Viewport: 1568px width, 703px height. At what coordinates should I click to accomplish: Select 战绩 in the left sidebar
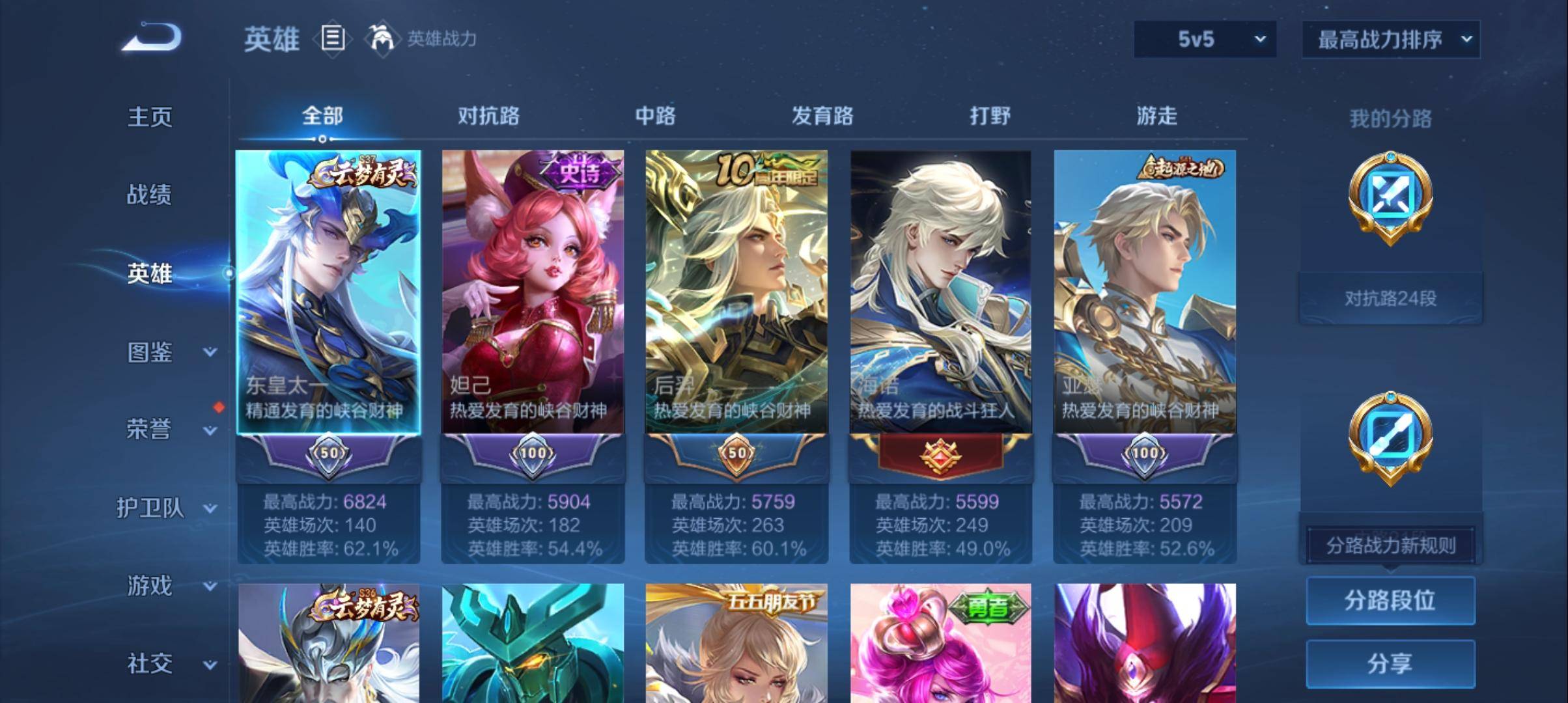point(148,195)
